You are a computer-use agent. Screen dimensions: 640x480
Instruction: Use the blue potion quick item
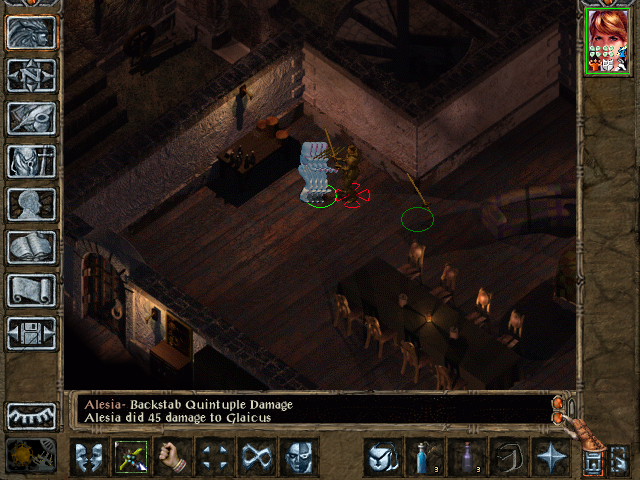pos(424,458)
